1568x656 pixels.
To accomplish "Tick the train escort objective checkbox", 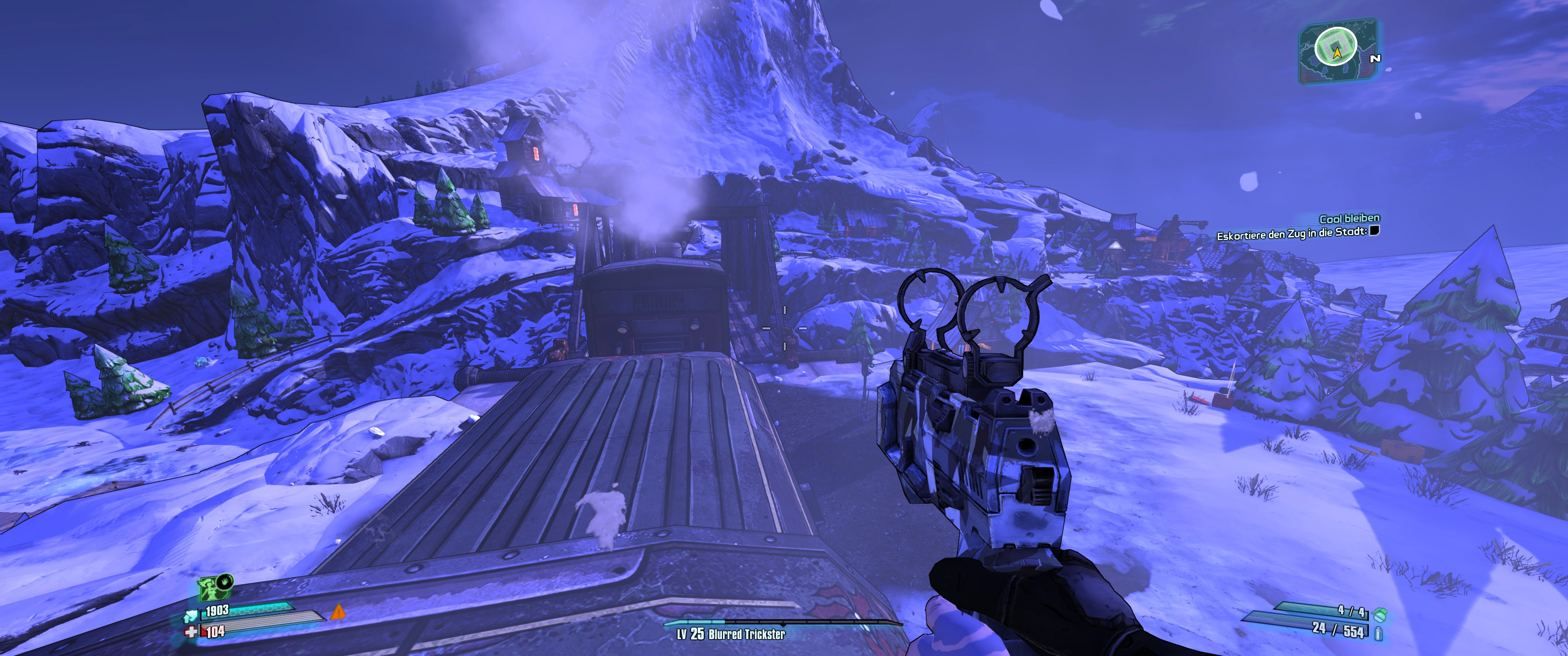I will 1374,231.
